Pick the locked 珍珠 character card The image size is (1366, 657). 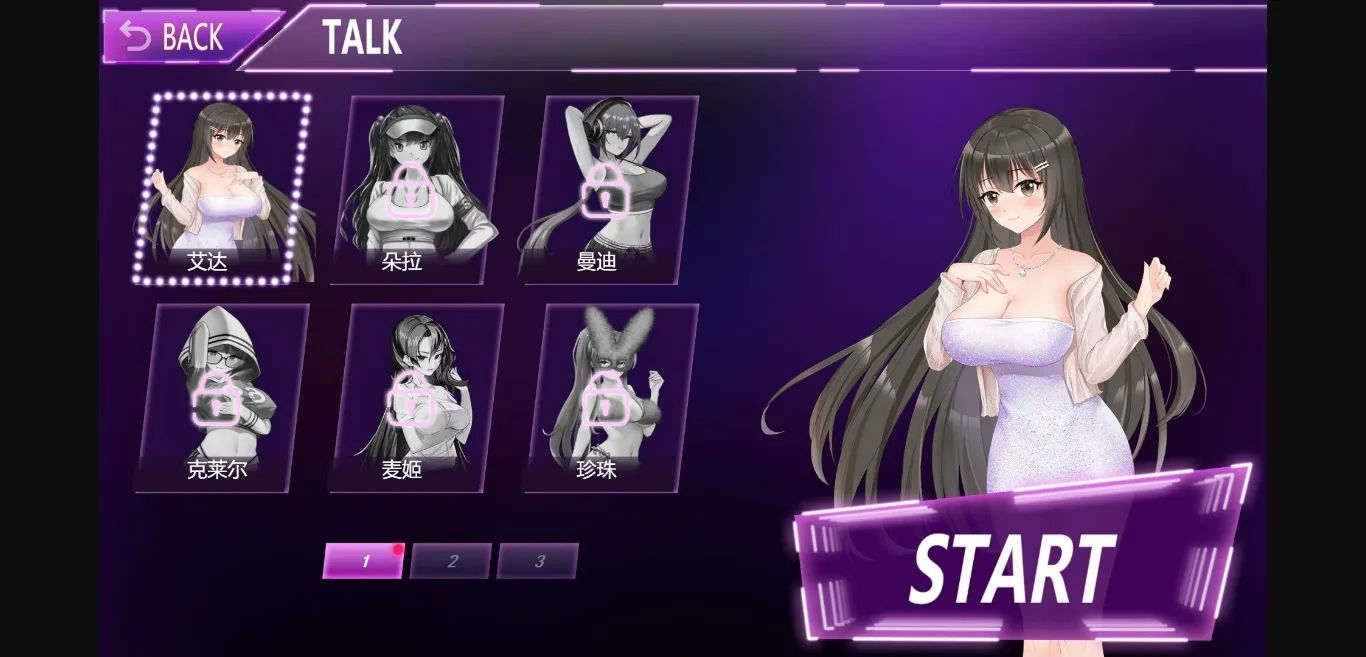tap(607, 398)
